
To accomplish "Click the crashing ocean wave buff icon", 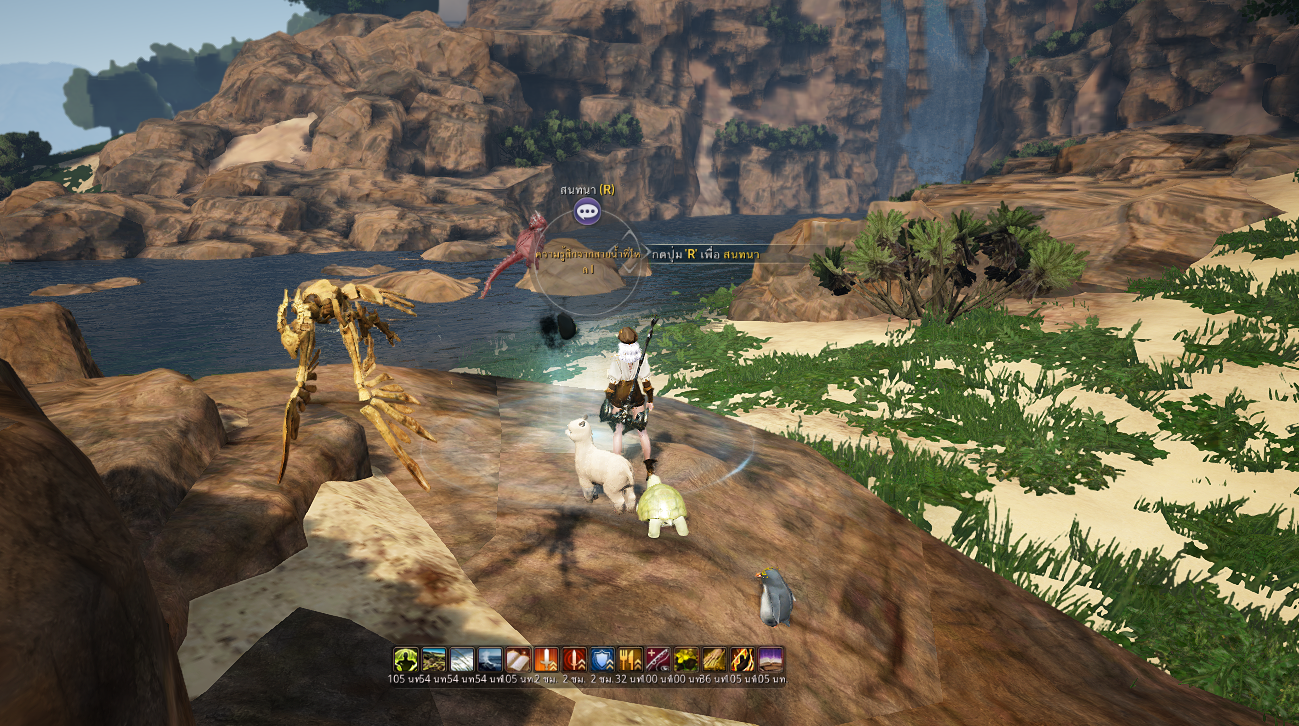I will (x=489, y=659).
